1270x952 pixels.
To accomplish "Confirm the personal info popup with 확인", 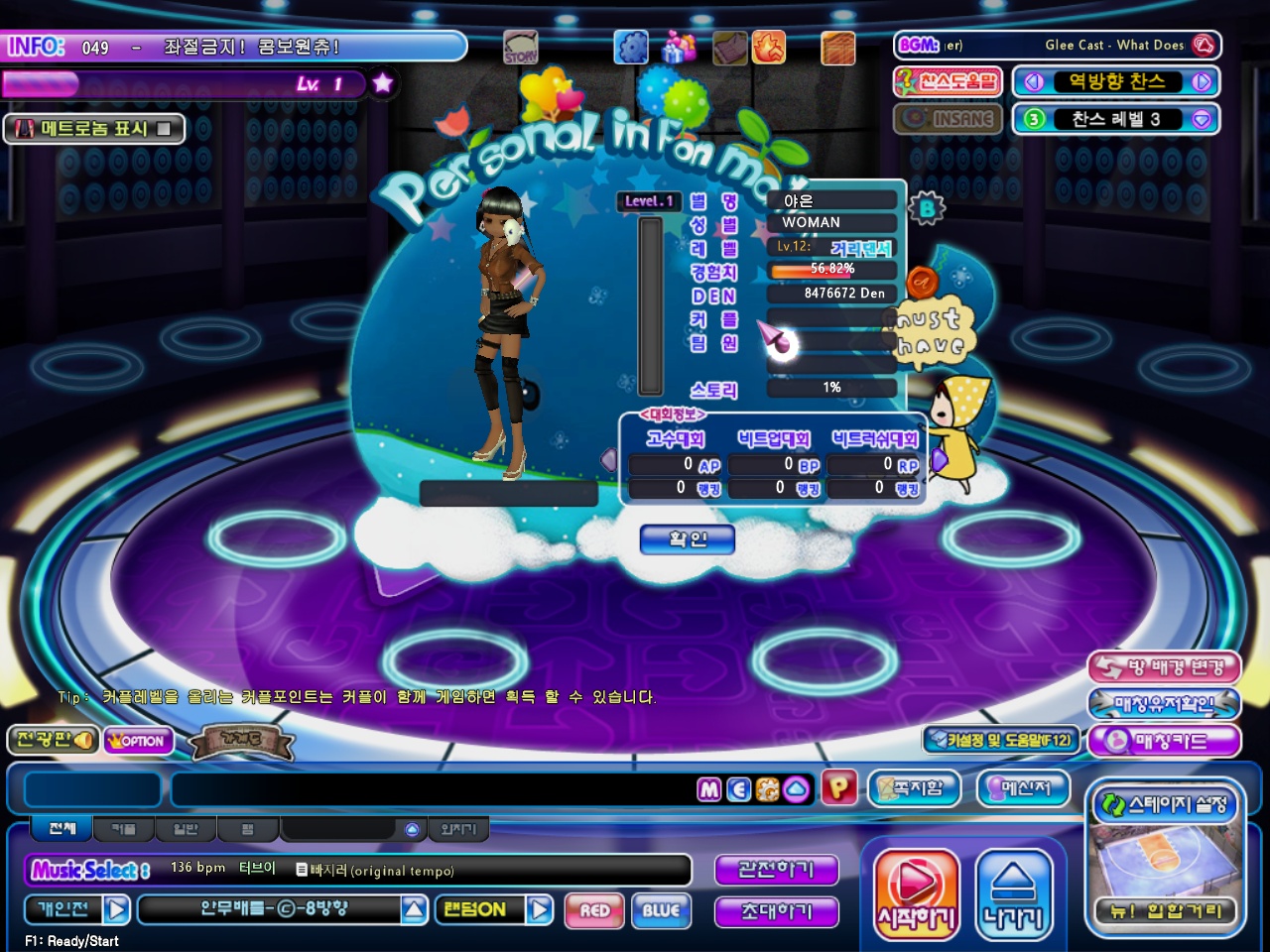I will 688,539.
